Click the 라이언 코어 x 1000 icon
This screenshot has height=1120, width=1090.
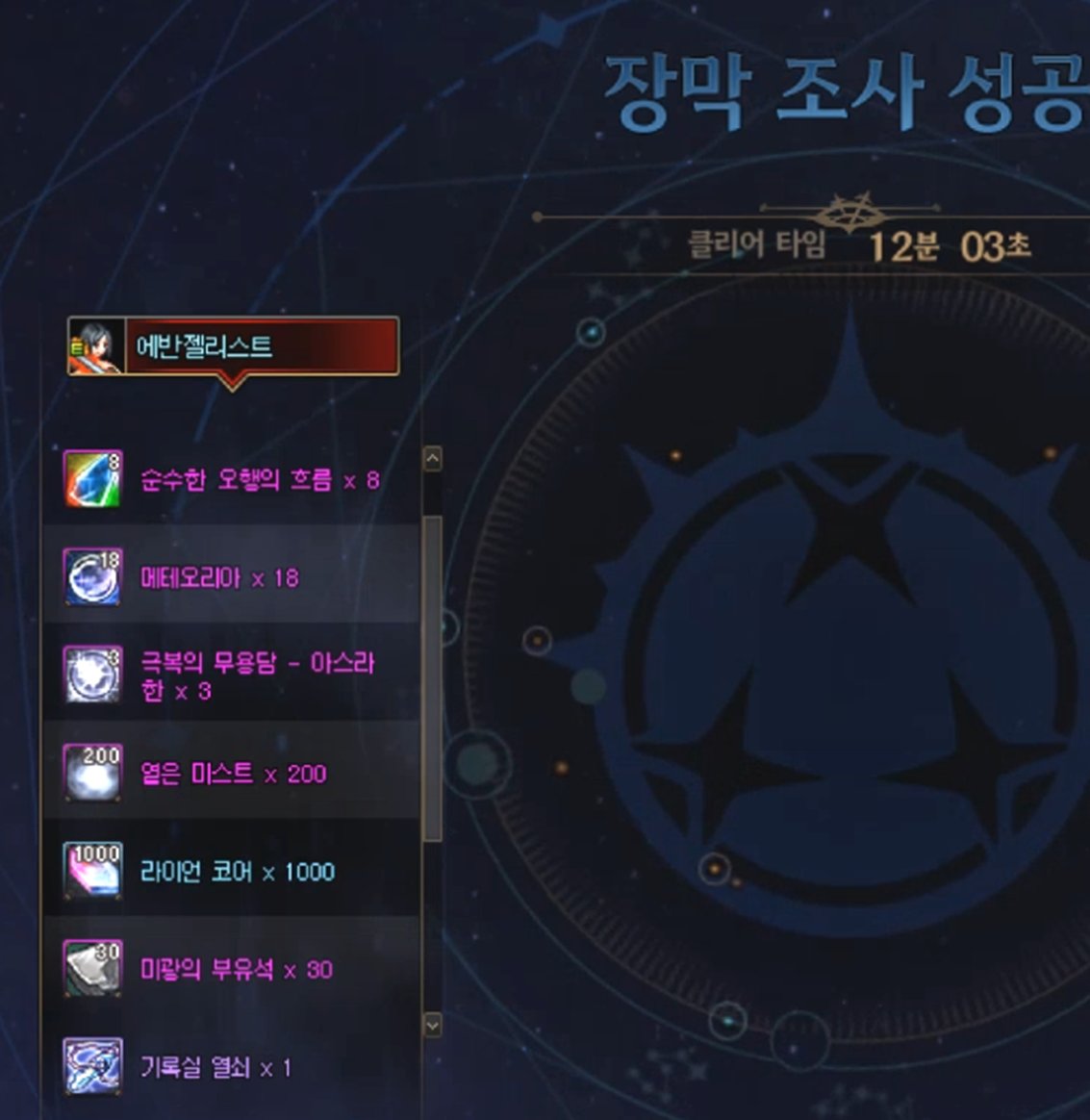click(92, 871)
